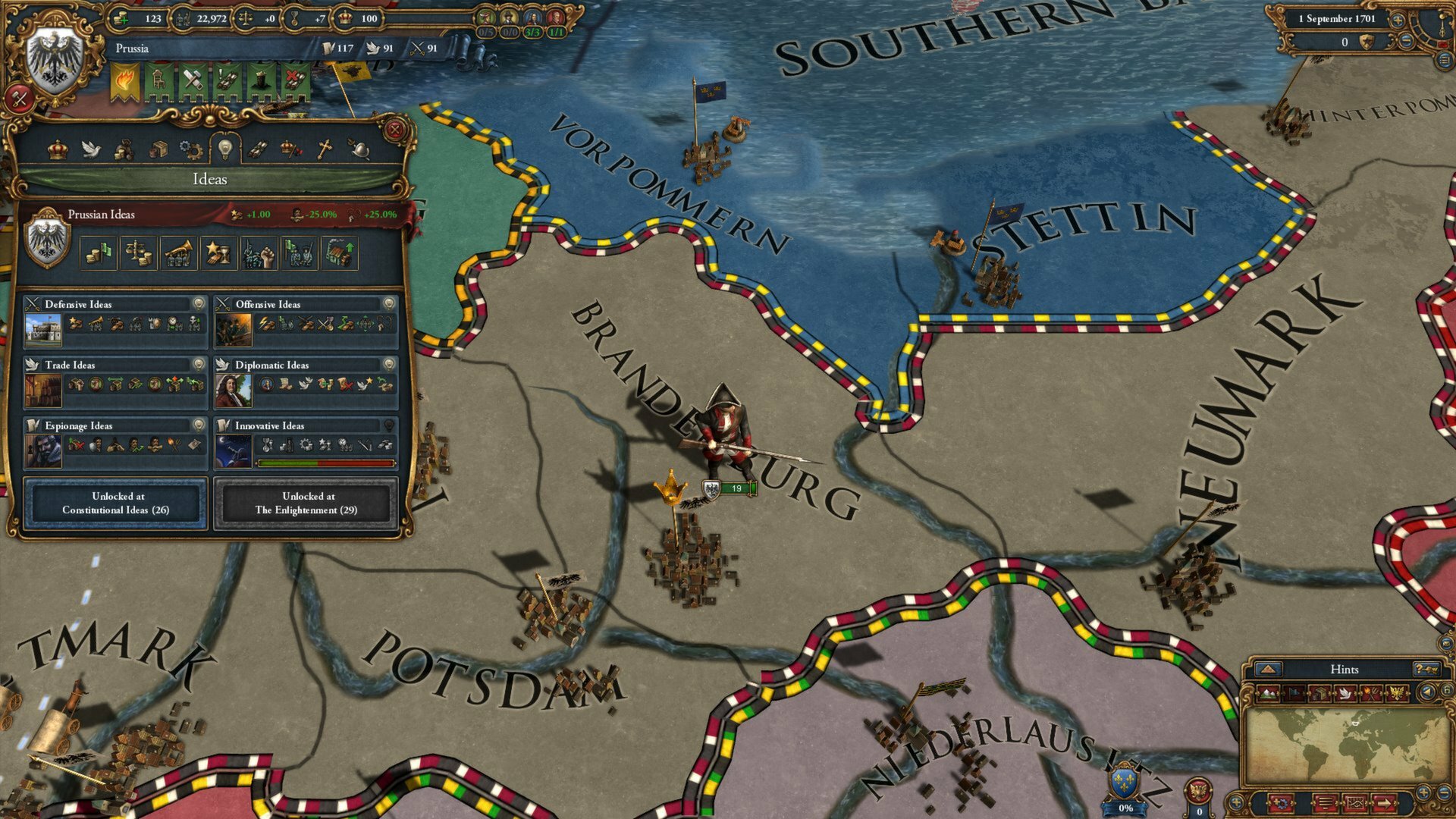This screenshot has height=819, width=1456.
Task: Click the Innovative Ideas progress bar
Action: (326, 463)
